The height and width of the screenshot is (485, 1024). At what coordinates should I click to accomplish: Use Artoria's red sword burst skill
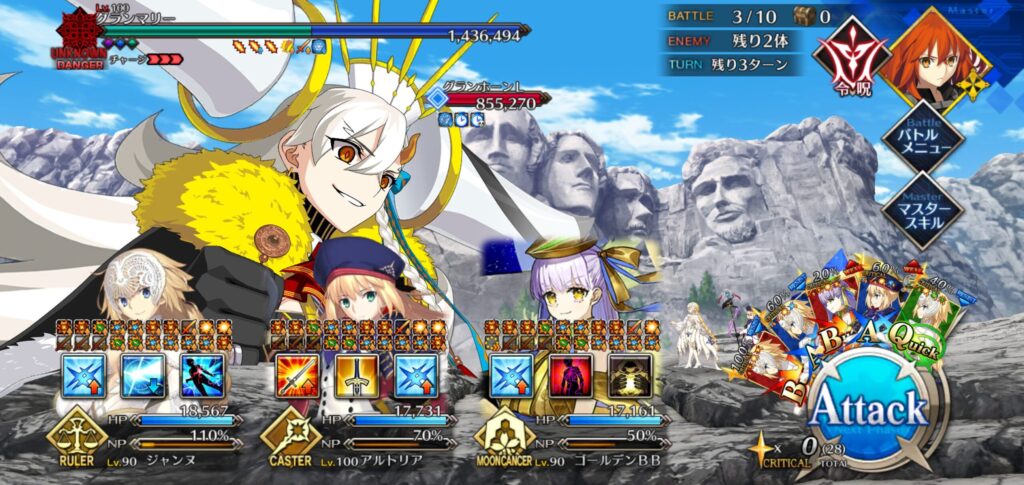296,375
